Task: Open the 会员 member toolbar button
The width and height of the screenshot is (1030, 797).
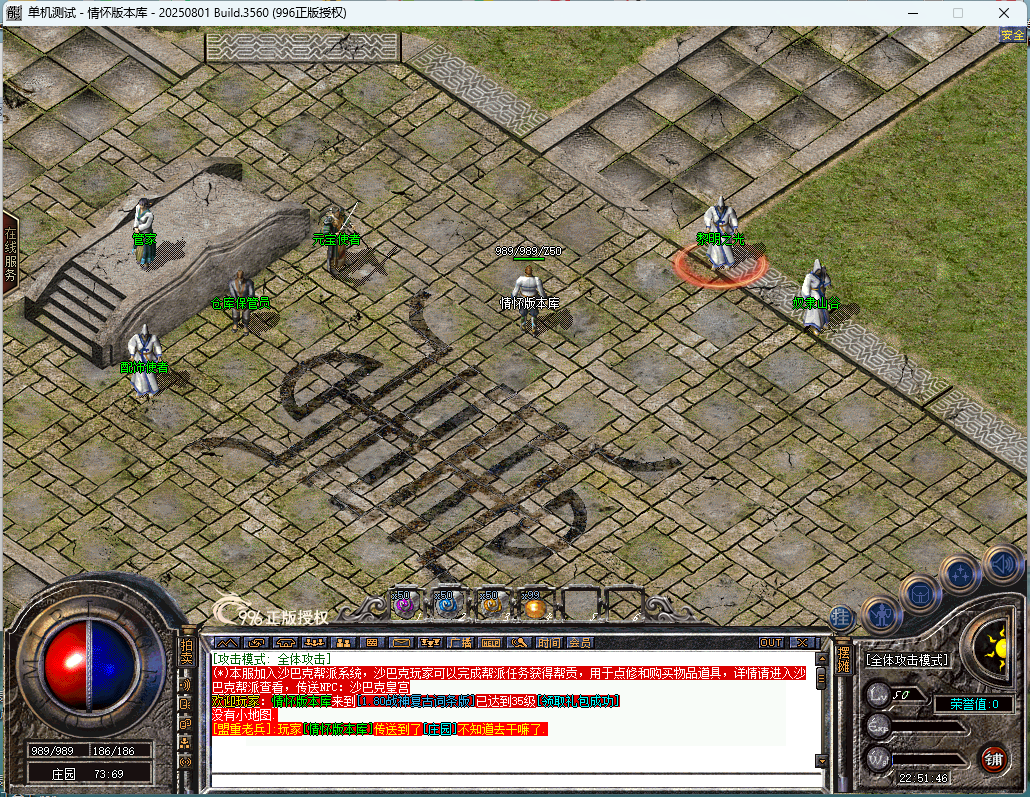Action: (x=579, y=642)
